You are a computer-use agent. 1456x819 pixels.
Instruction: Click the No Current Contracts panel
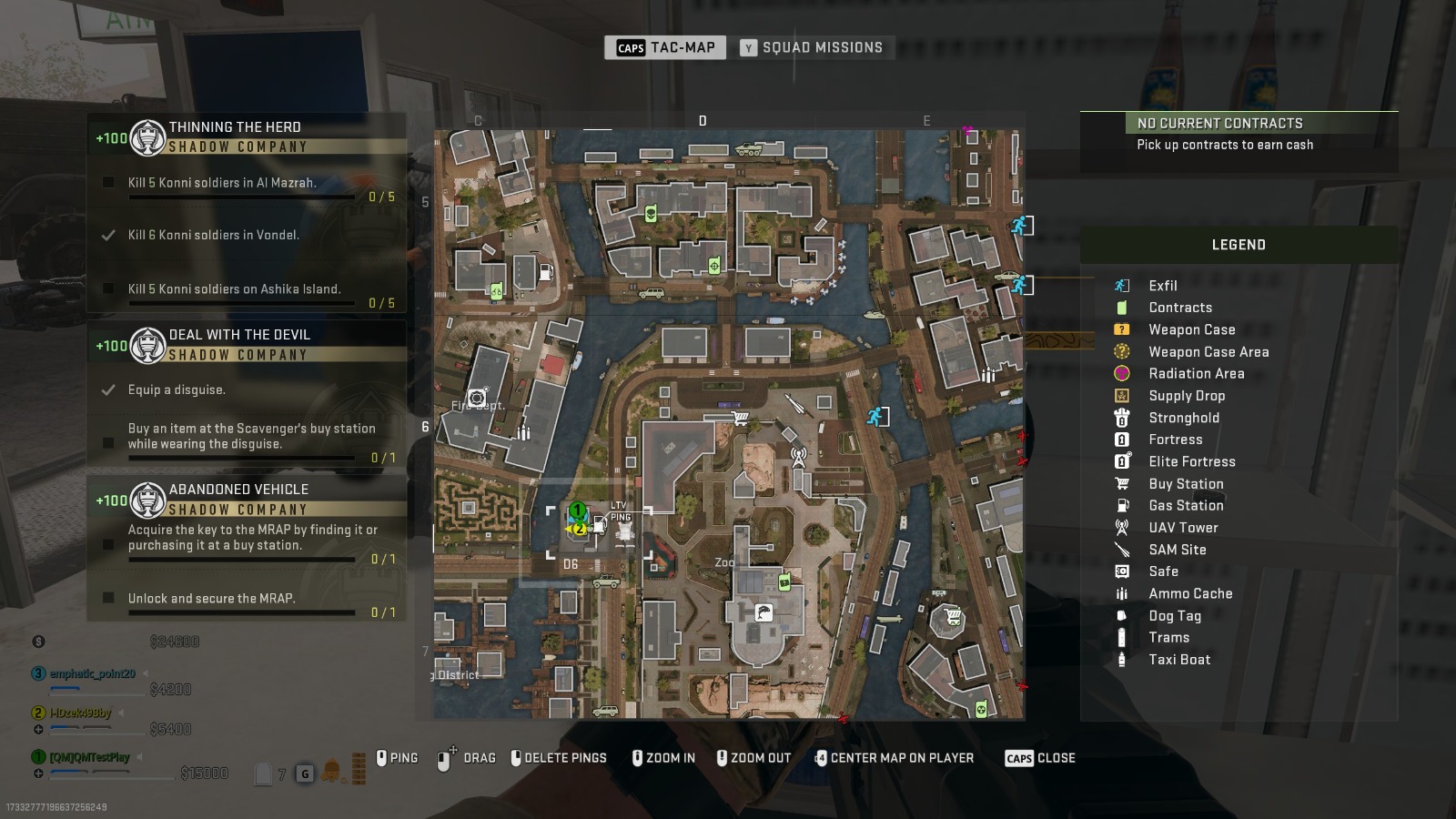[1238, 134]
